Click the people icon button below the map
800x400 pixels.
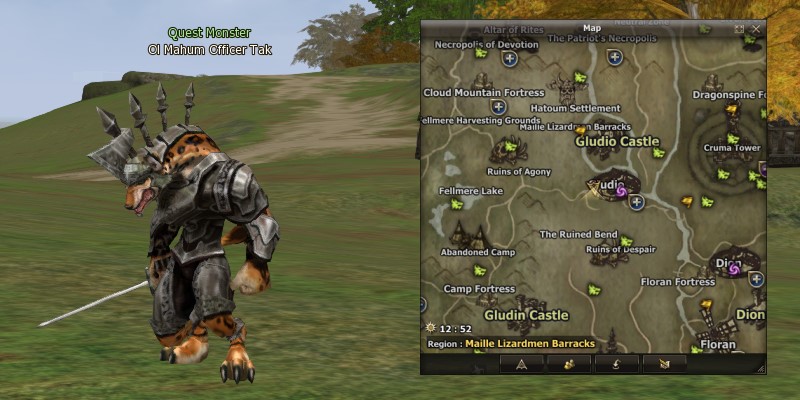(570, 363)
